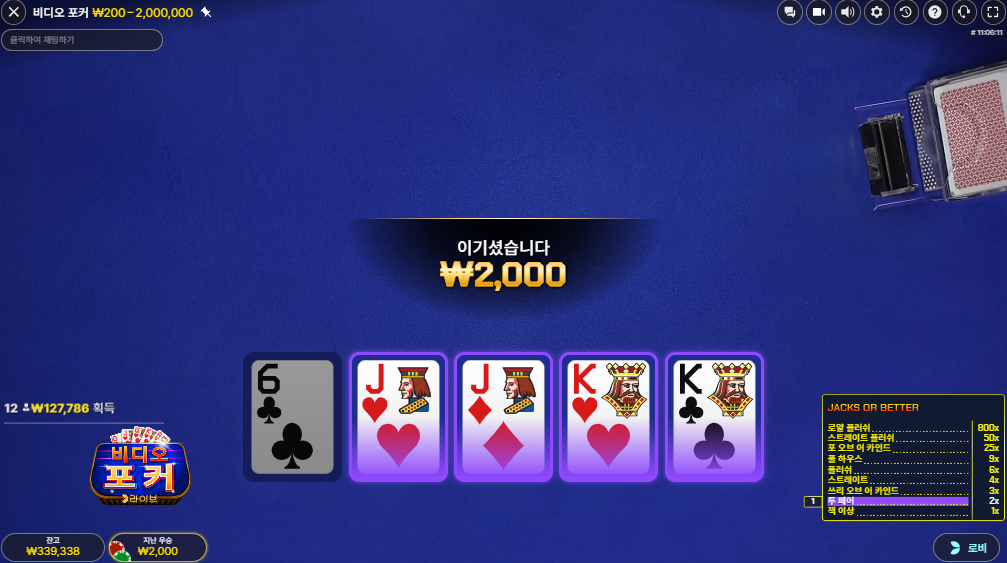Toggle the video camera stream
This screenshot has height=563, width=1007.
click(819, 13)
